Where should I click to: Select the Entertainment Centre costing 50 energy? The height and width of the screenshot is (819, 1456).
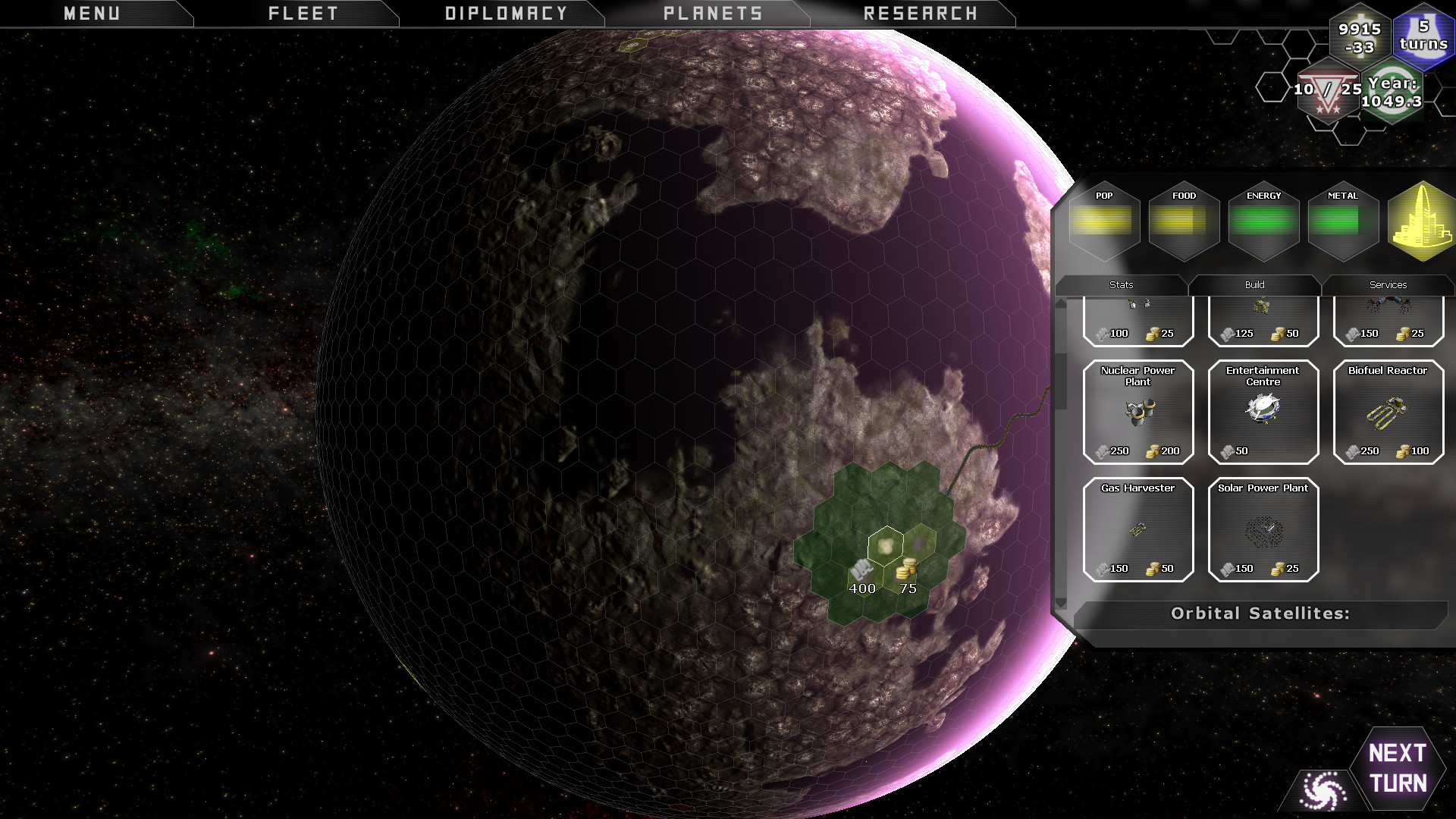1263,412
